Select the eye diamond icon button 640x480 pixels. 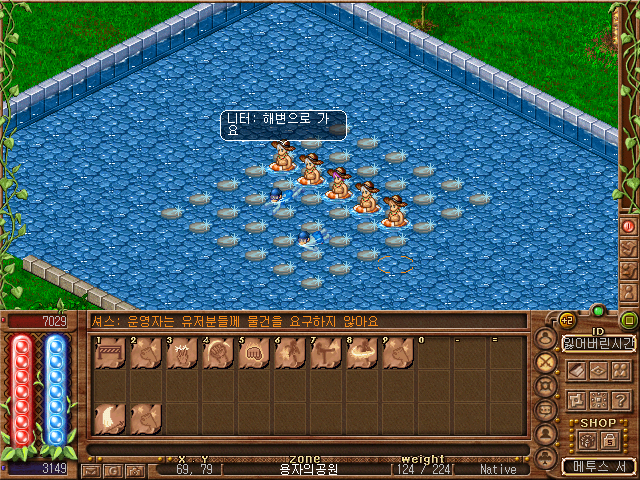pos(598,370)
